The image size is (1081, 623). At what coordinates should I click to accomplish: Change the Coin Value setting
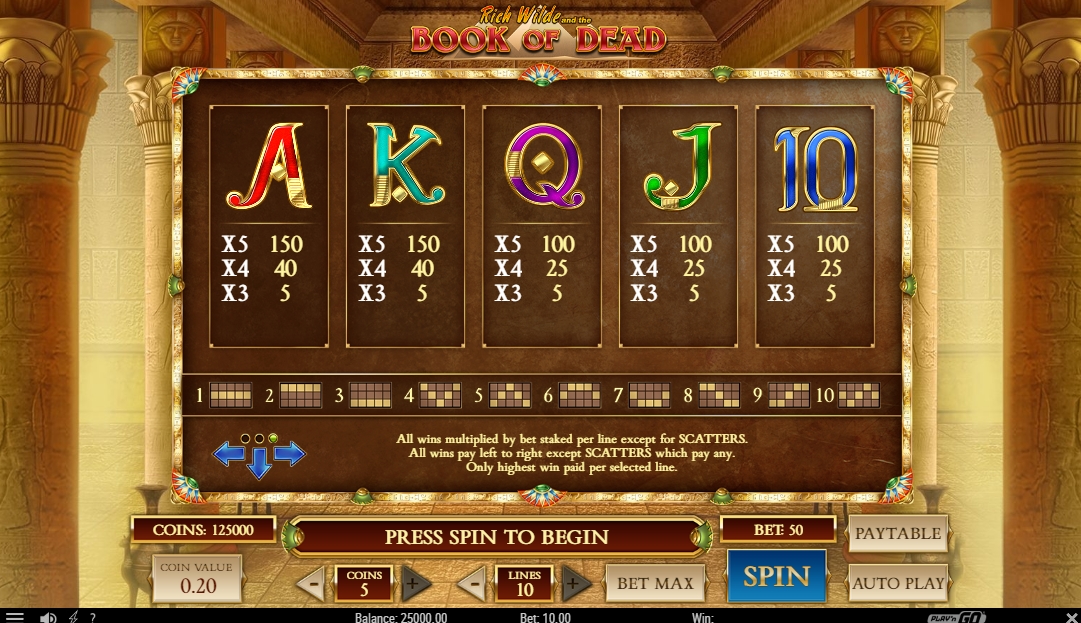pyautogui.click(x=197, y=579)
